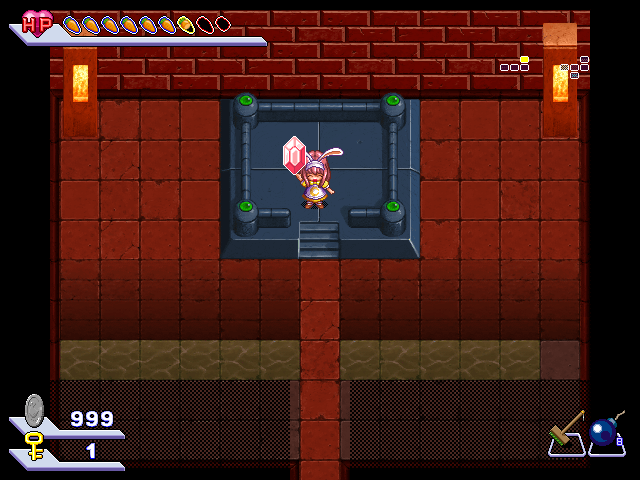The height and width of the screenshot is (480, 640).
Task: Click the dungeon room minimap
Action: tap(545, 66)
